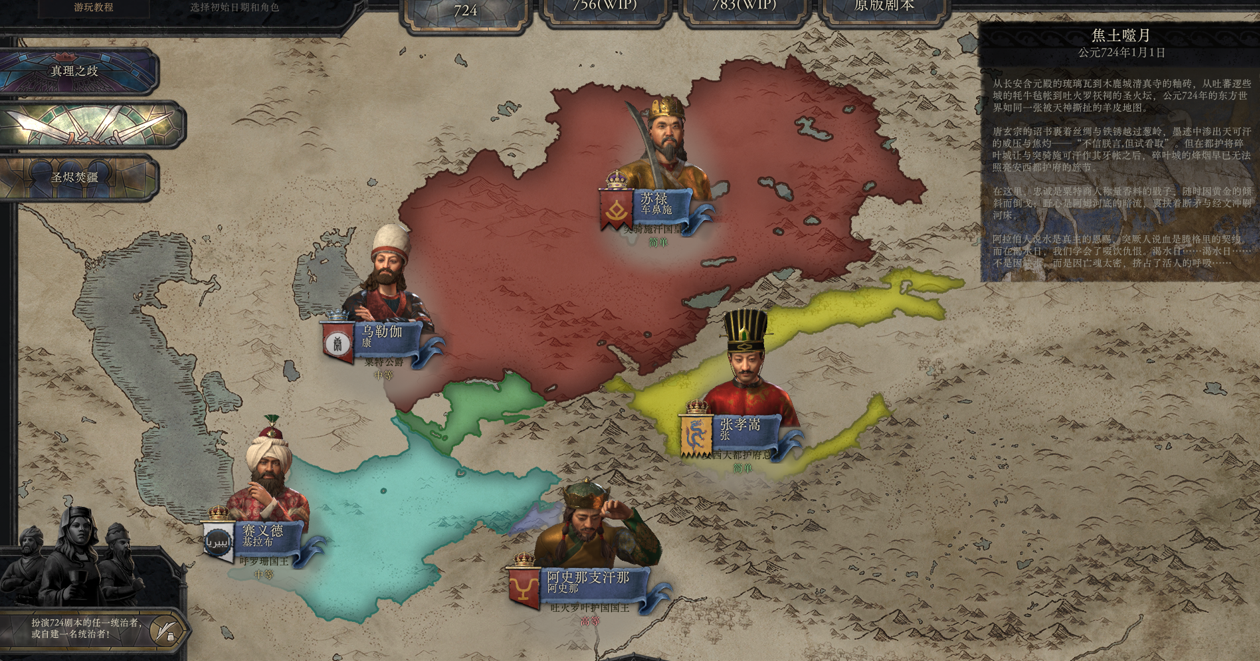The width and height of the screenshot is (1260, 661).
Task: Select ruler 赛义德 banner
Action: 264,537
